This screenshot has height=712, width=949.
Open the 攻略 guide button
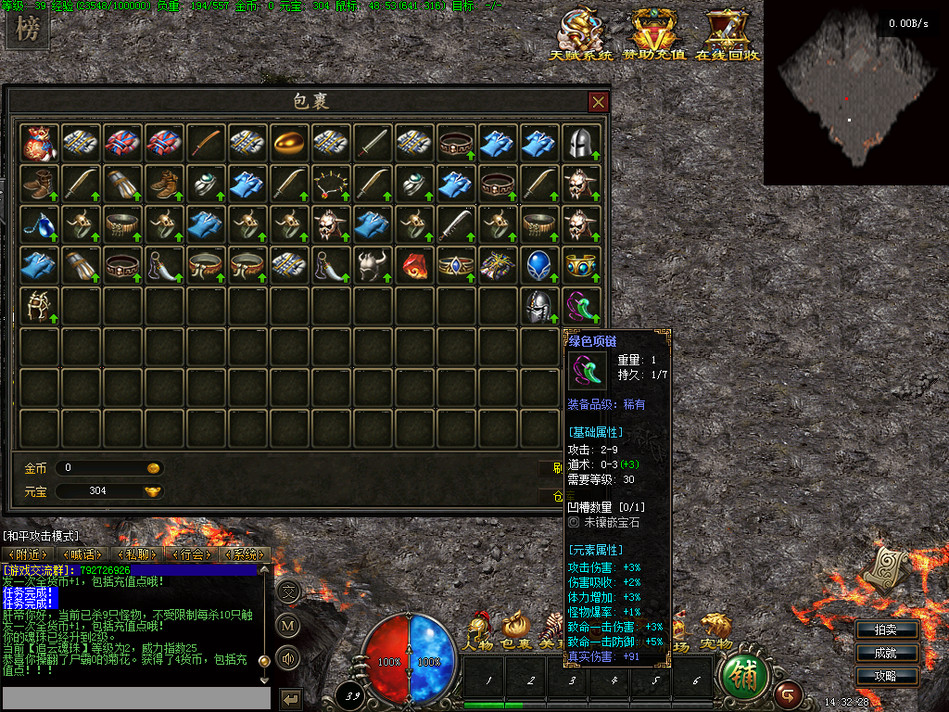tap(885, 676)
